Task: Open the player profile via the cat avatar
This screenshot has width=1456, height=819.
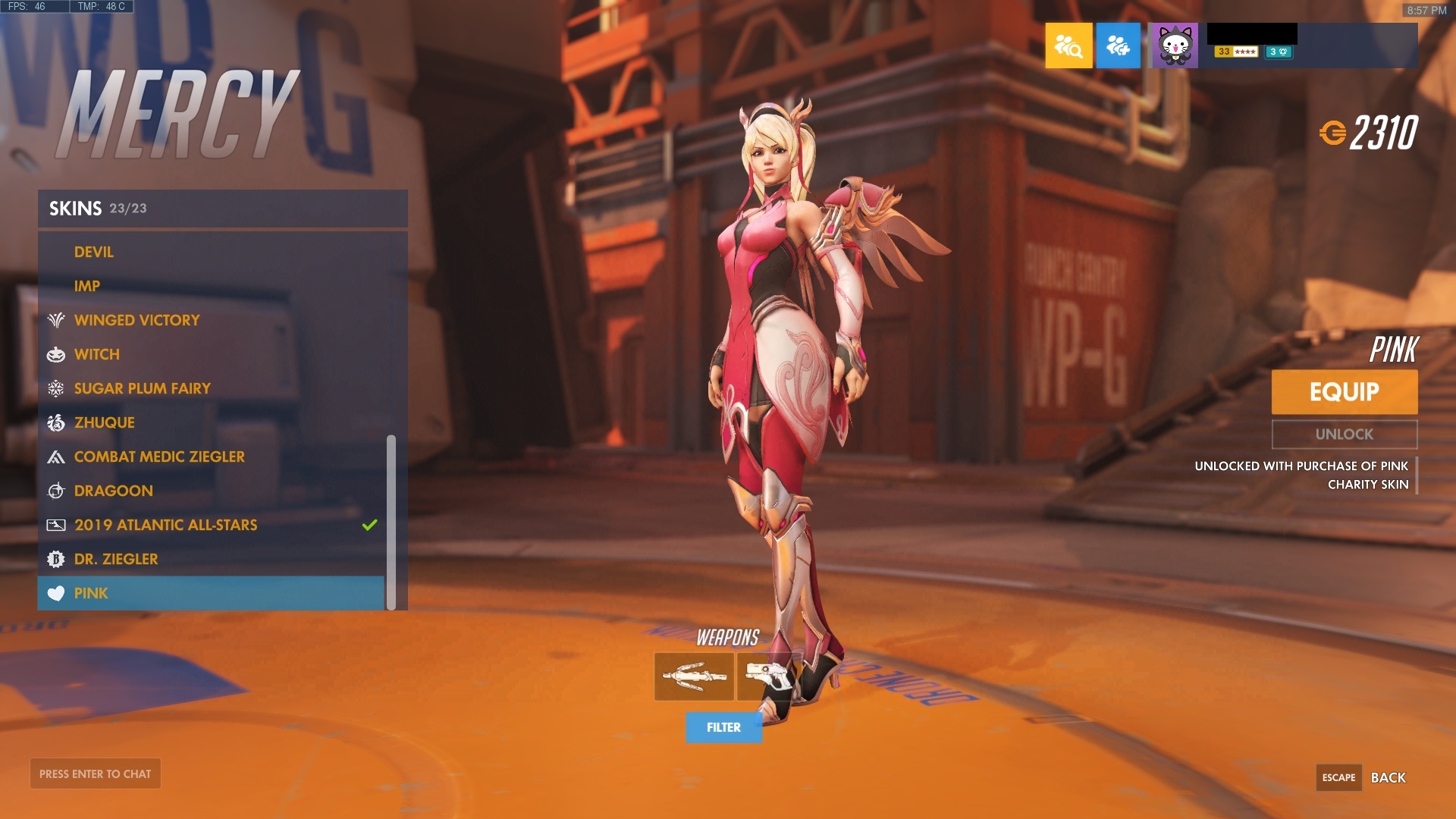Action: (1176, 45)
